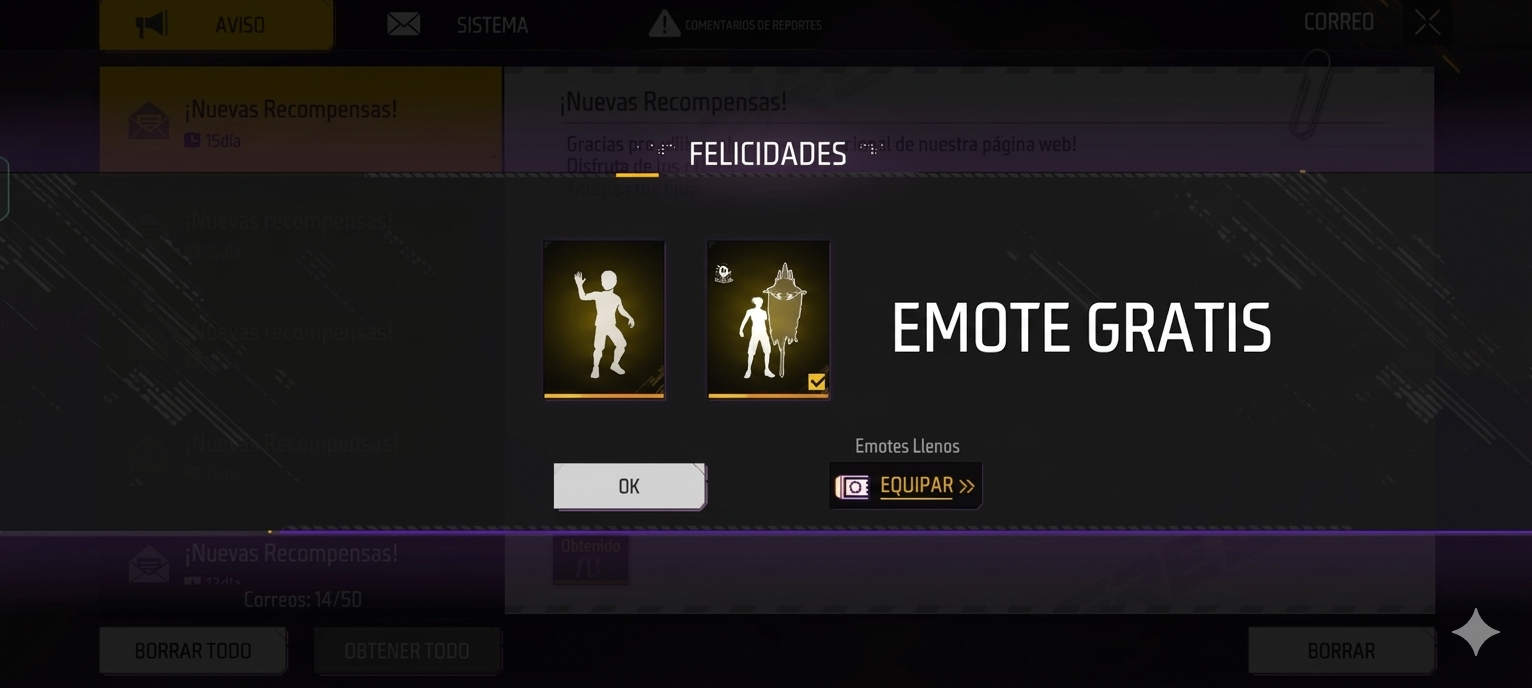Switch to the AVISO mail tab
This screenshot has height=688, width=1532.
point(216,25)
